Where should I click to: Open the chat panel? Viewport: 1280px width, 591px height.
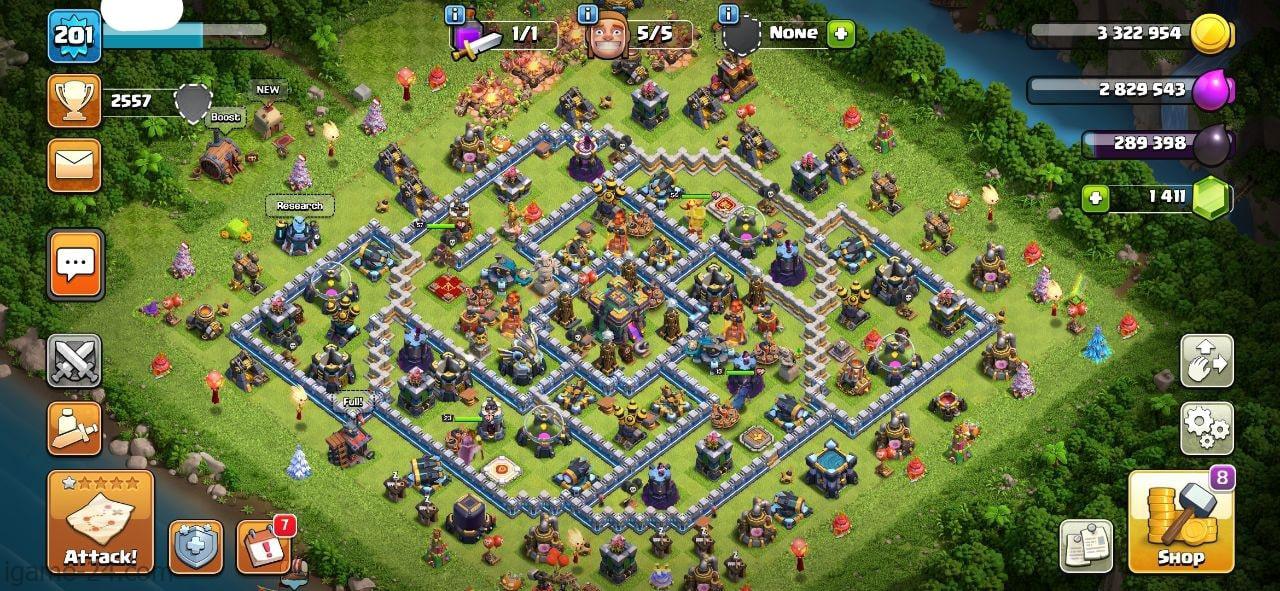(x=75, y=264)
